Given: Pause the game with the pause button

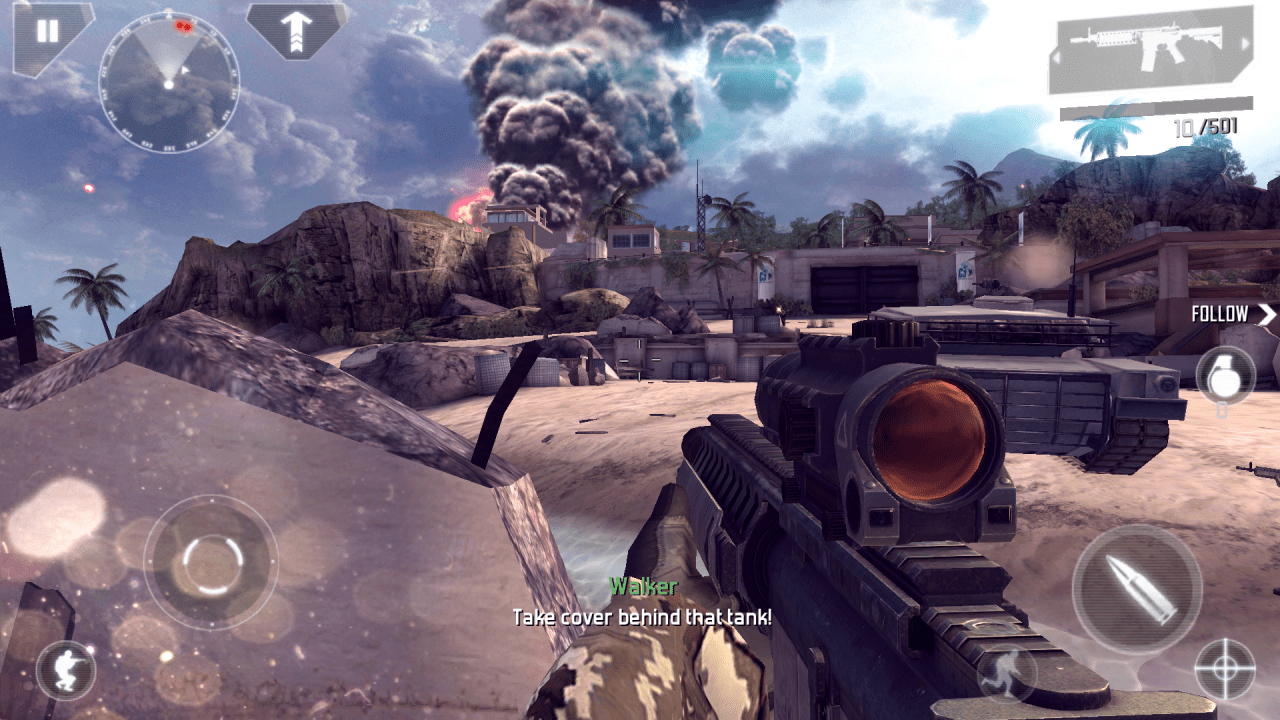Looking at the screenshot, I should coord(47,31).
